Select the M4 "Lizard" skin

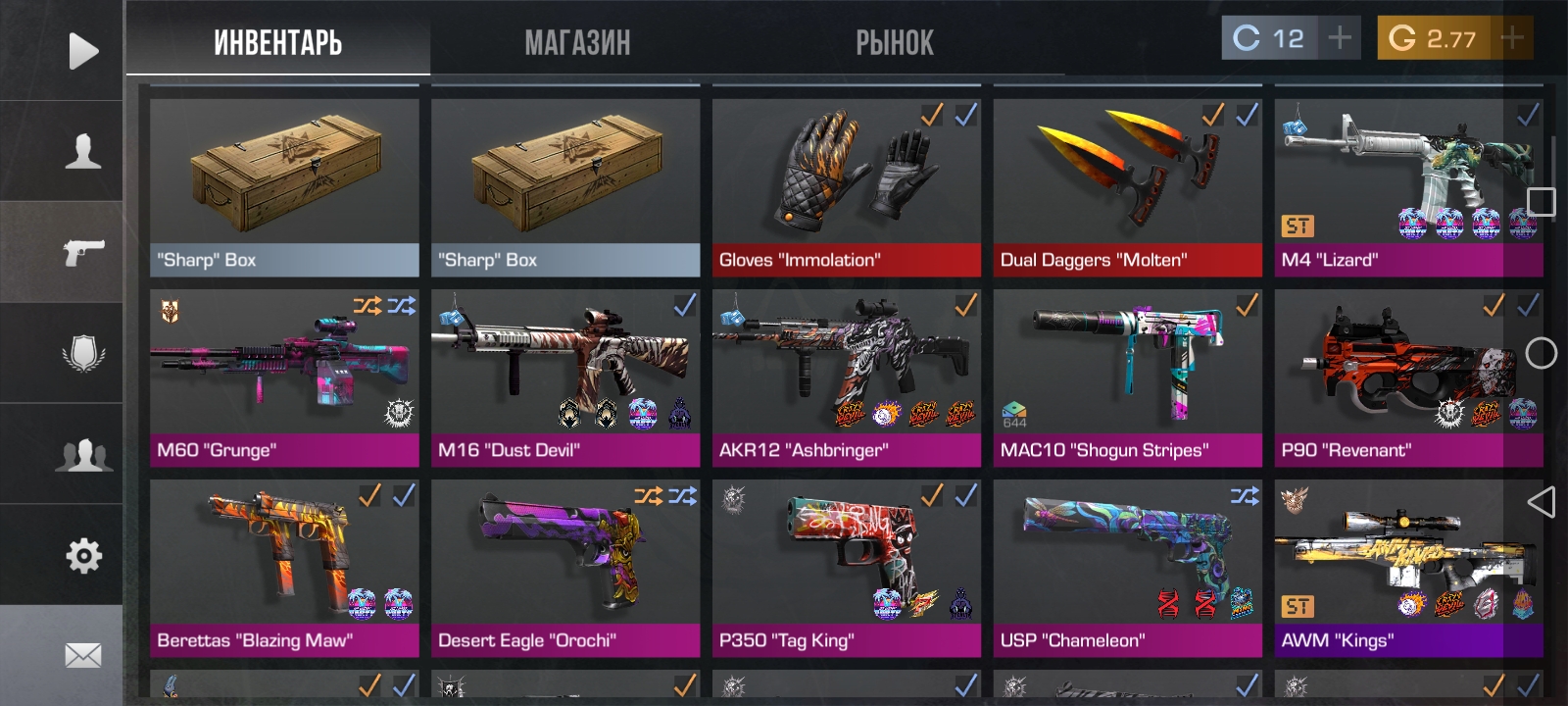click(x=1408, y=186)
